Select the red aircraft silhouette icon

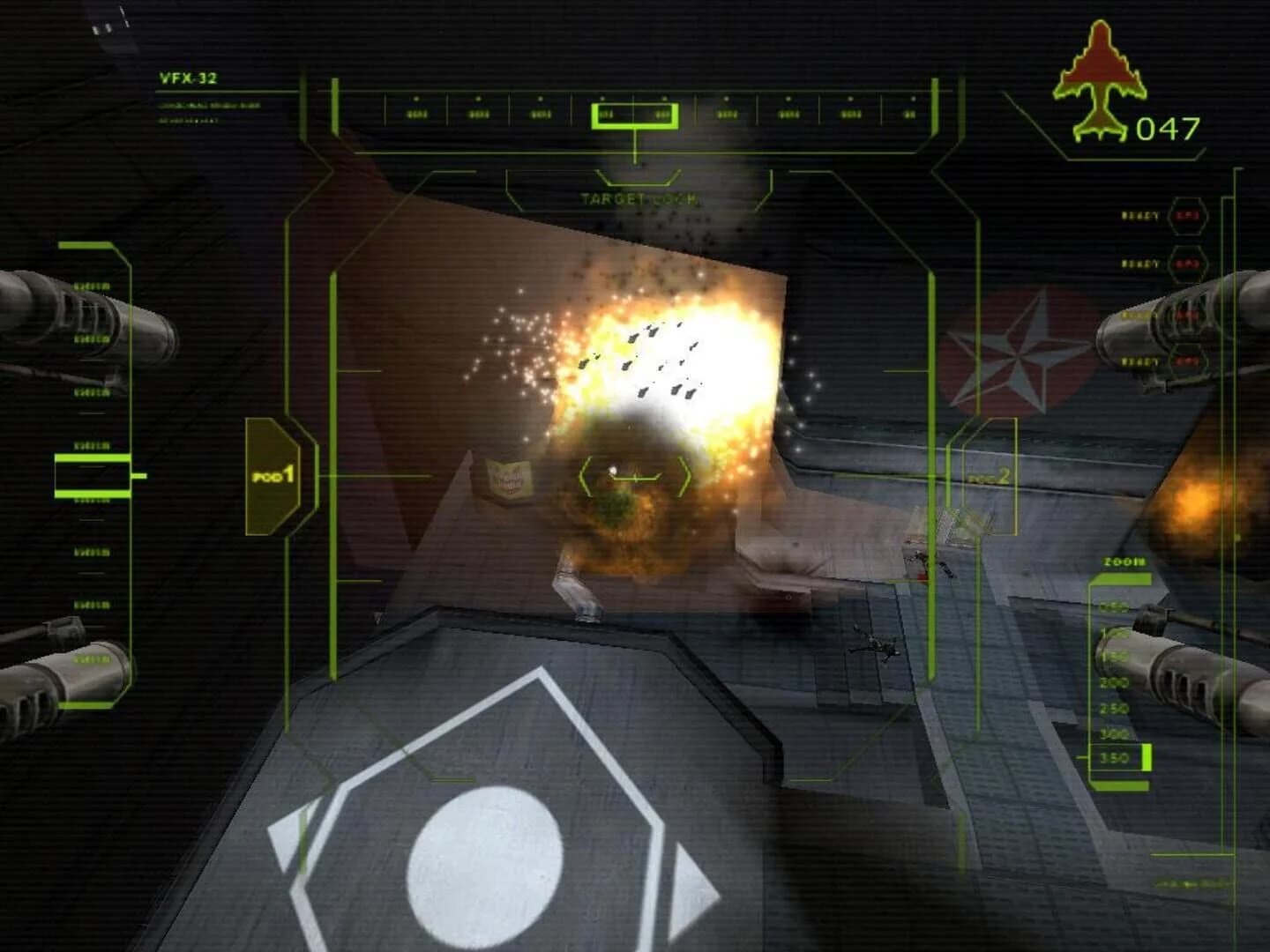click(1100, 75)
